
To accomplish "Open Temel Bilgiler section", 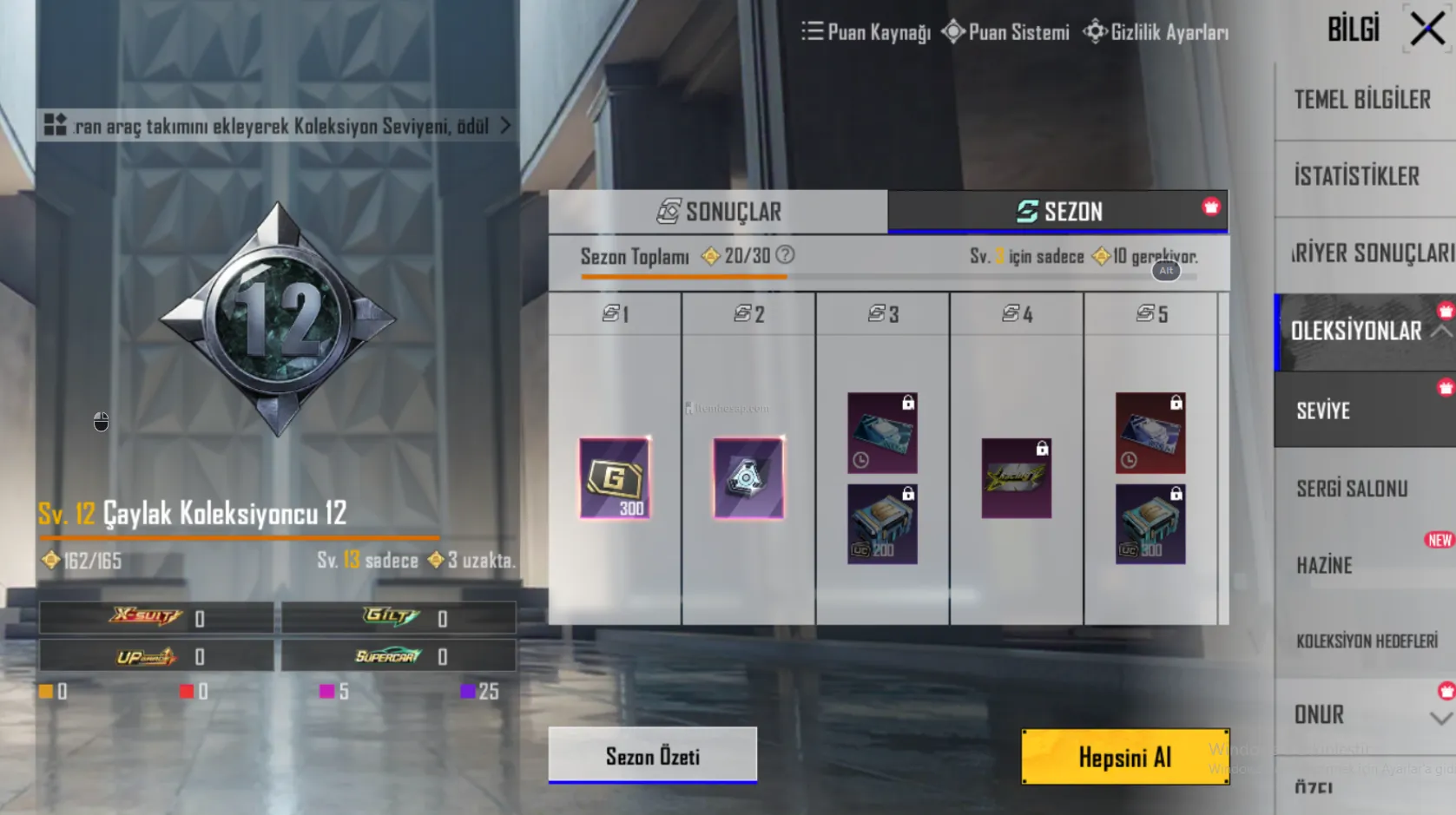I will pyautogui.click(x=1362, y=100).
